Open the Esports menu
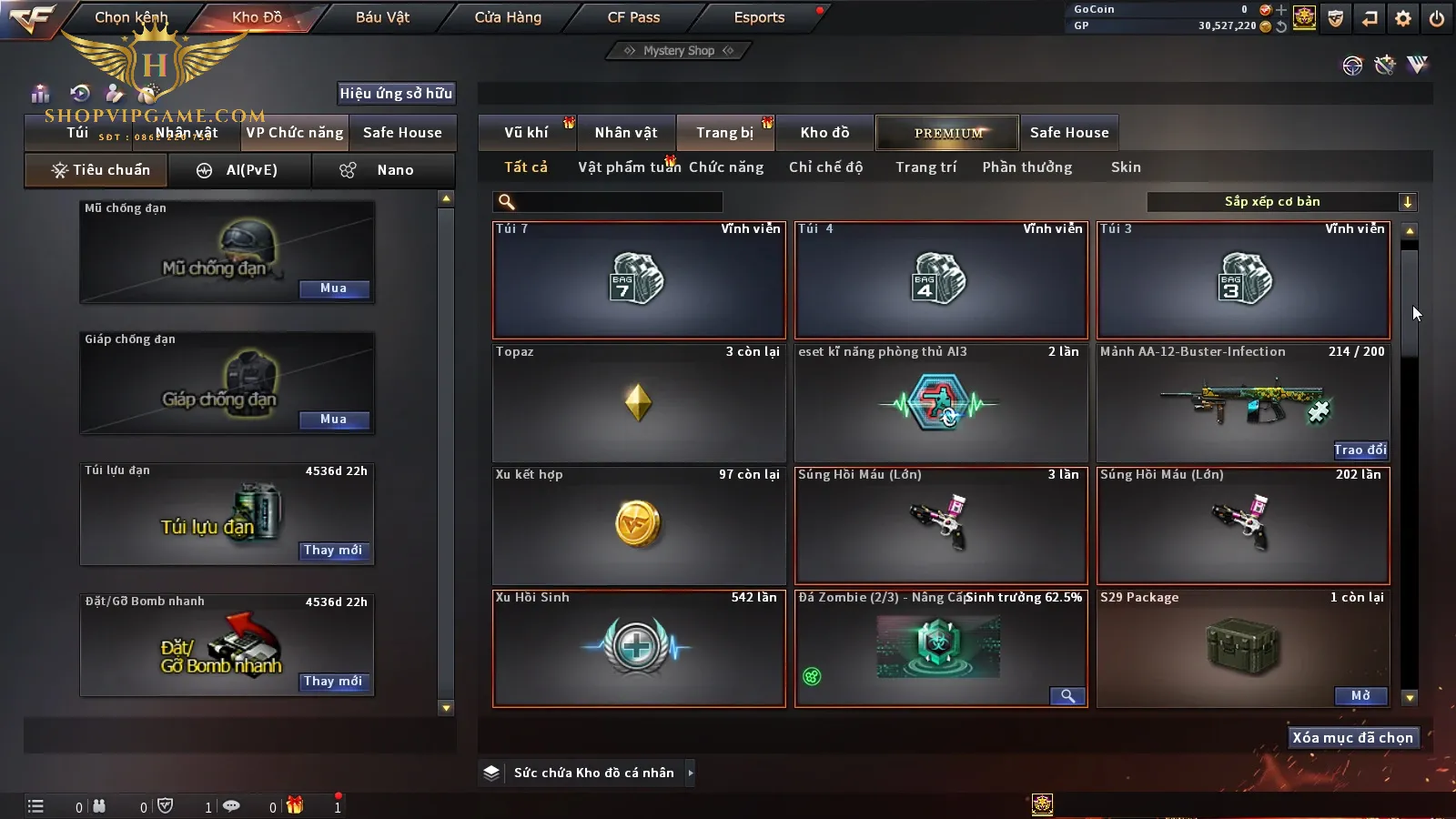 [x=759, y=17]
